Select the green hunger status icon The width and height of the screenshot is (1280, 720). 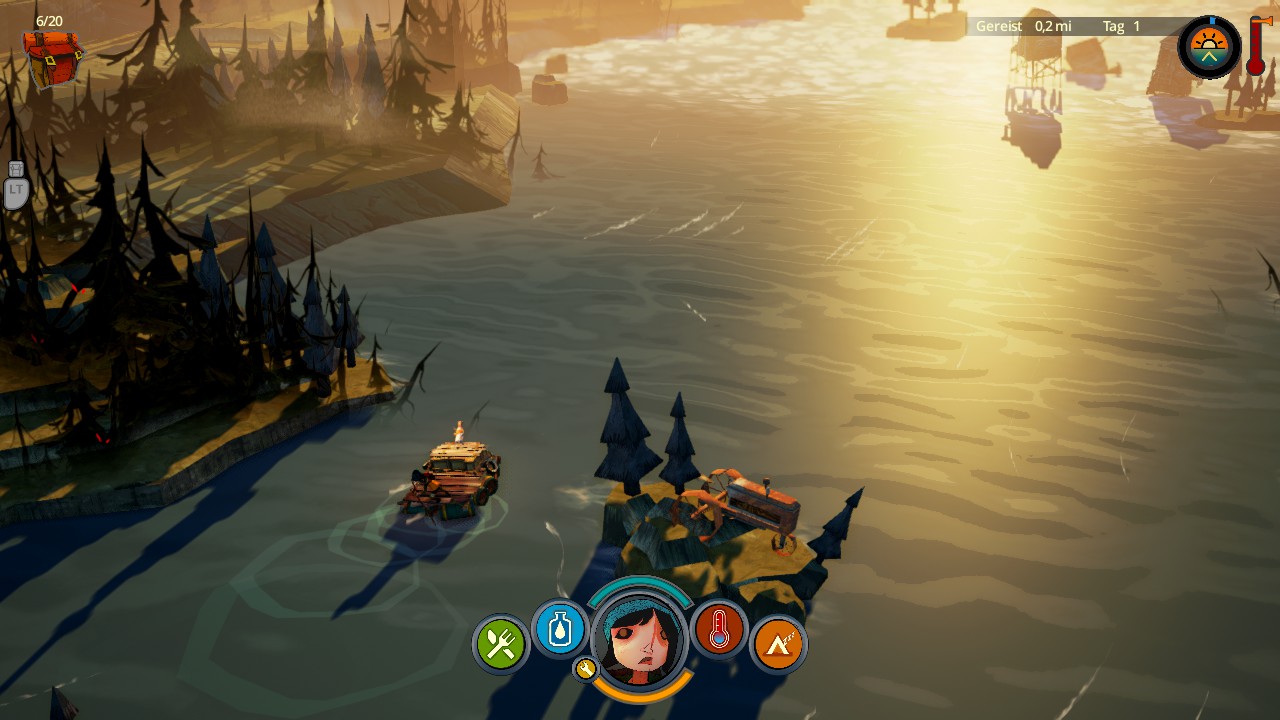point(501,644)
